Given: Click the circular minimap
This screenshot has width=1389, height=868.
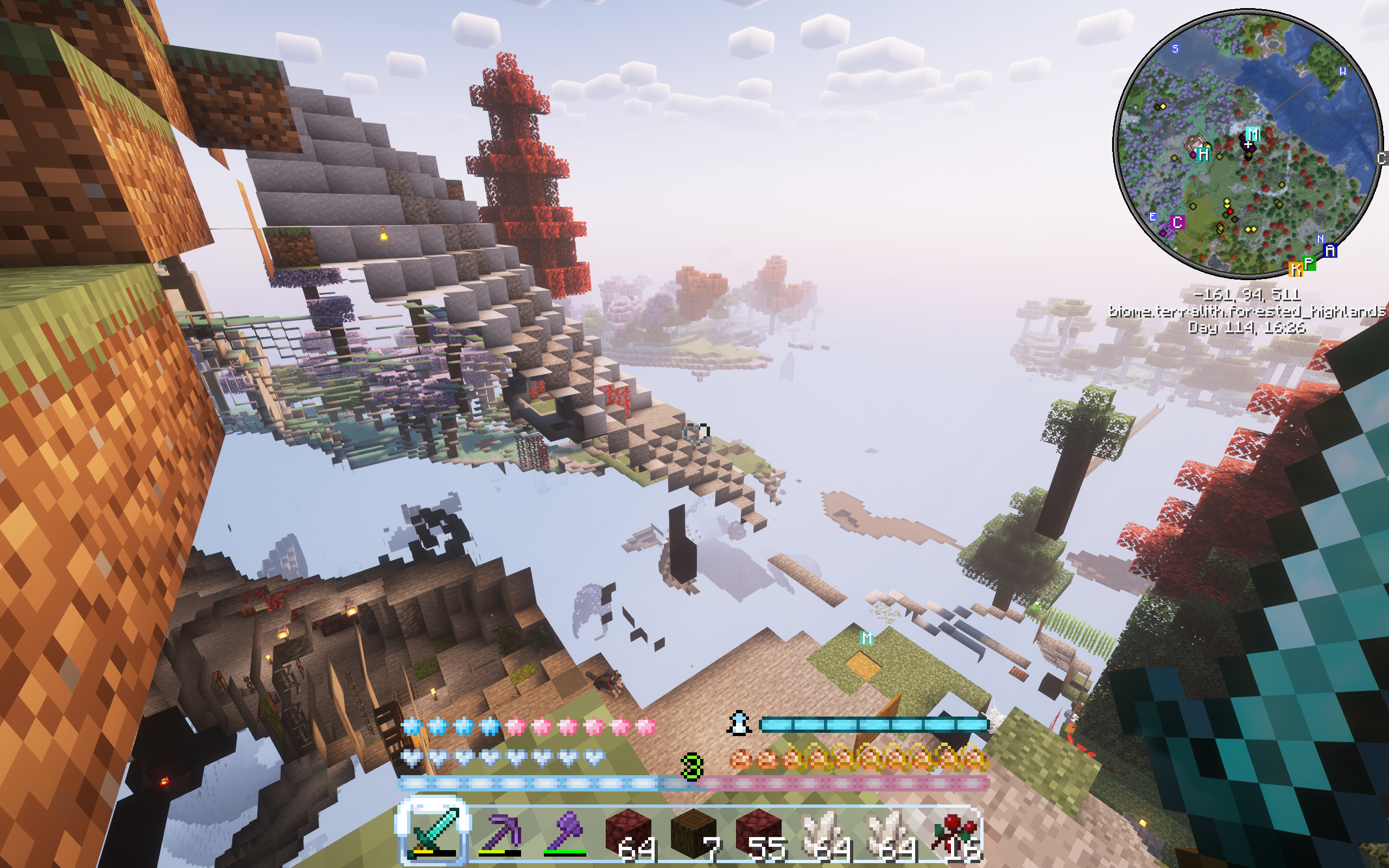Looking at the screenshot, I should point(1248,143).
